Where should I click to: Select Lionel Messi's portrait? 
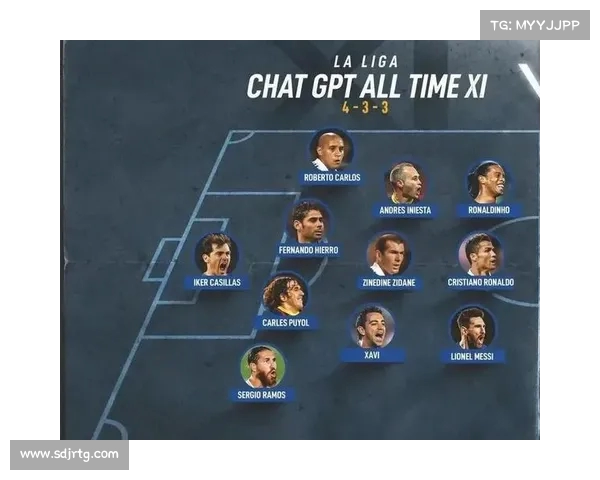coord(472,328)
